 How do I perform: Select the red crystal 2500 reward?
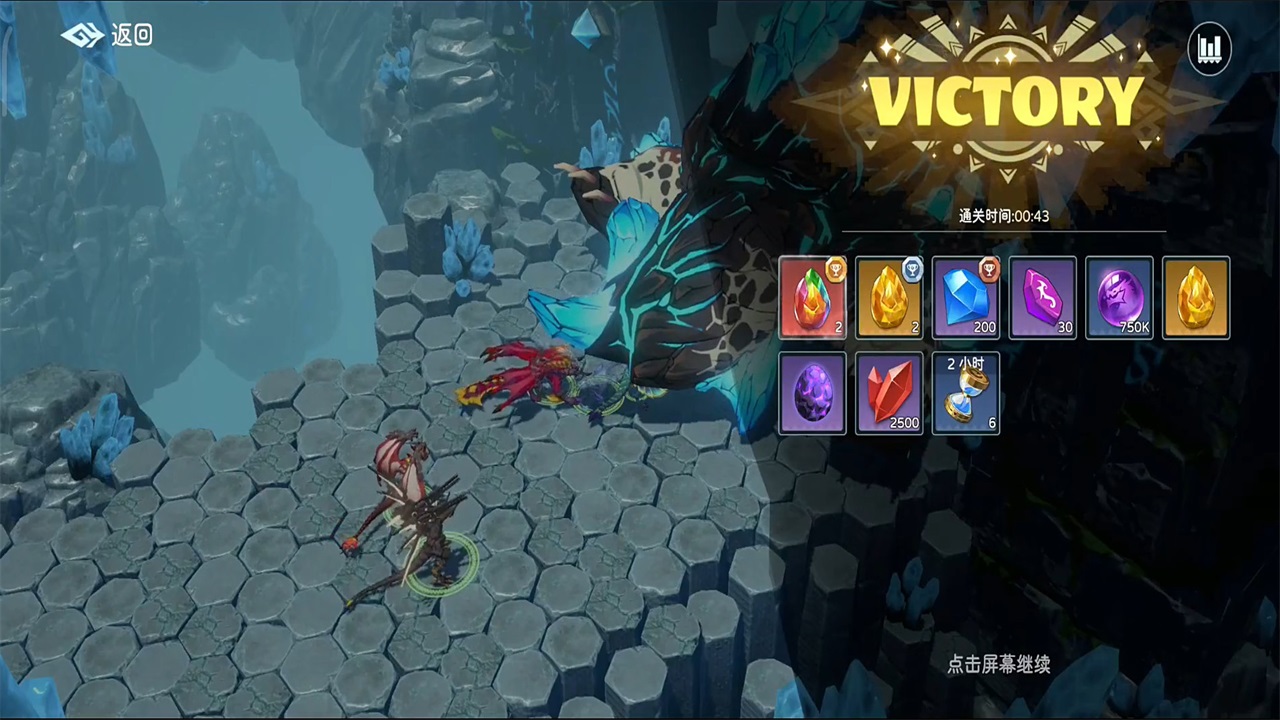pyautogui.click(x=890, y=393)
